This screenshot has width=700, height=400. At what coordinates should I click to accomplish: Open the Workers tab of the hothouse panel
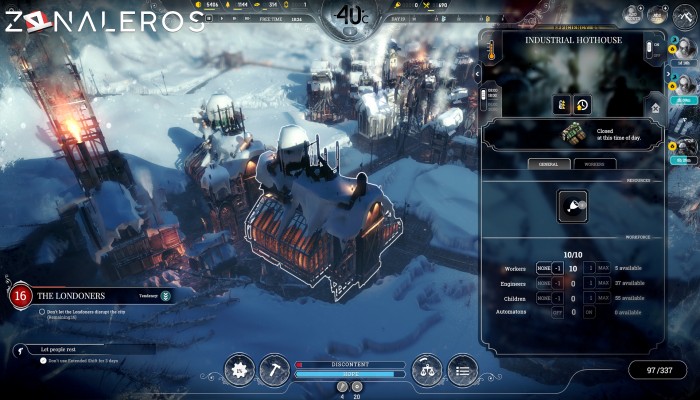[593, 163]
